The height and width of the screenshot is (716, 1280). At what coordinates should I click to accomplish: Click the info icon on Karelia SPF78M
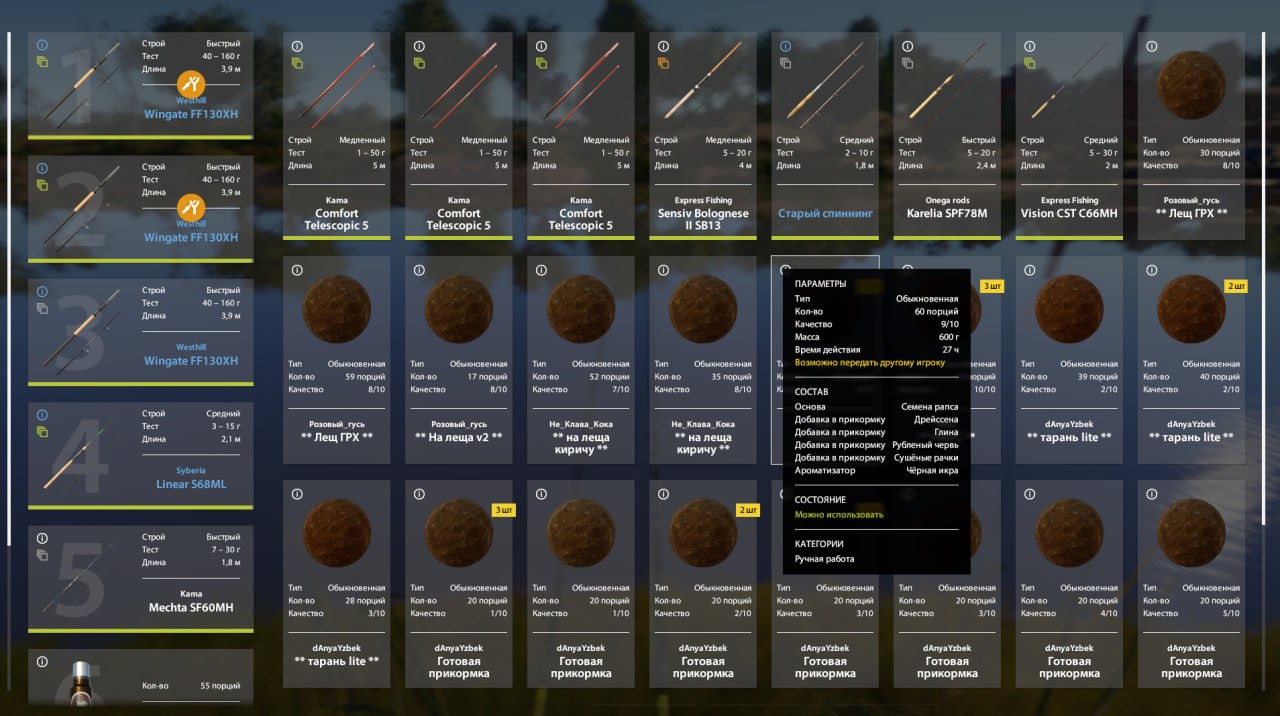click(x=907, y=46)
